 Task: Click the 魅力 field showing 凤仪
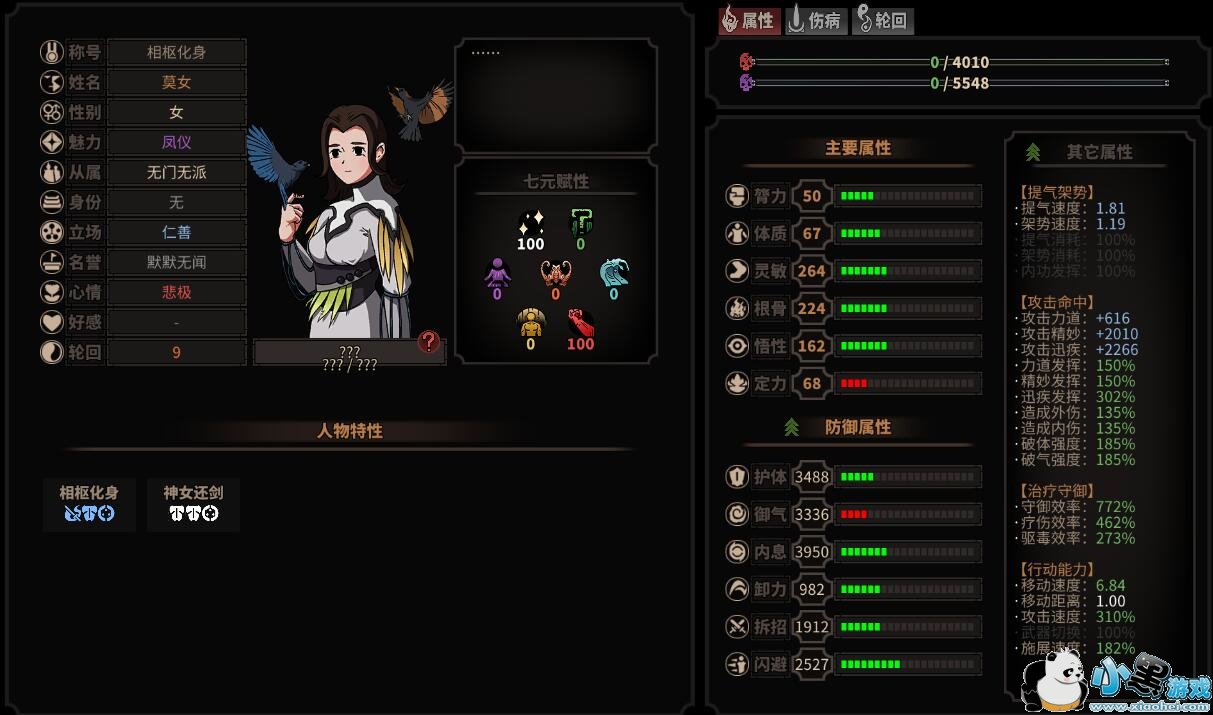[177, 142]
